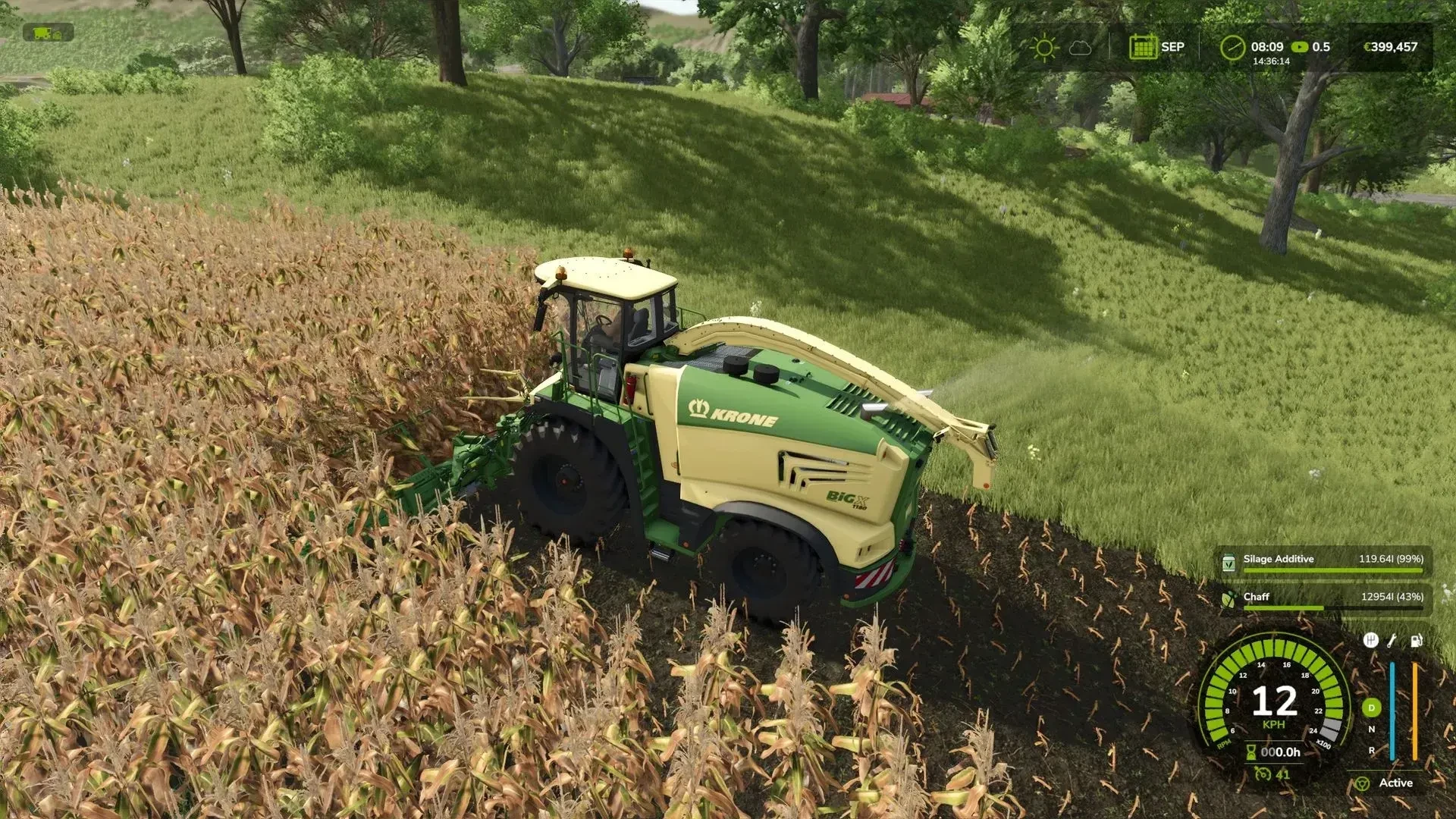Select the N neutral gear indicator
The image size is (1456, 819).
click(x=1371, y=729)
